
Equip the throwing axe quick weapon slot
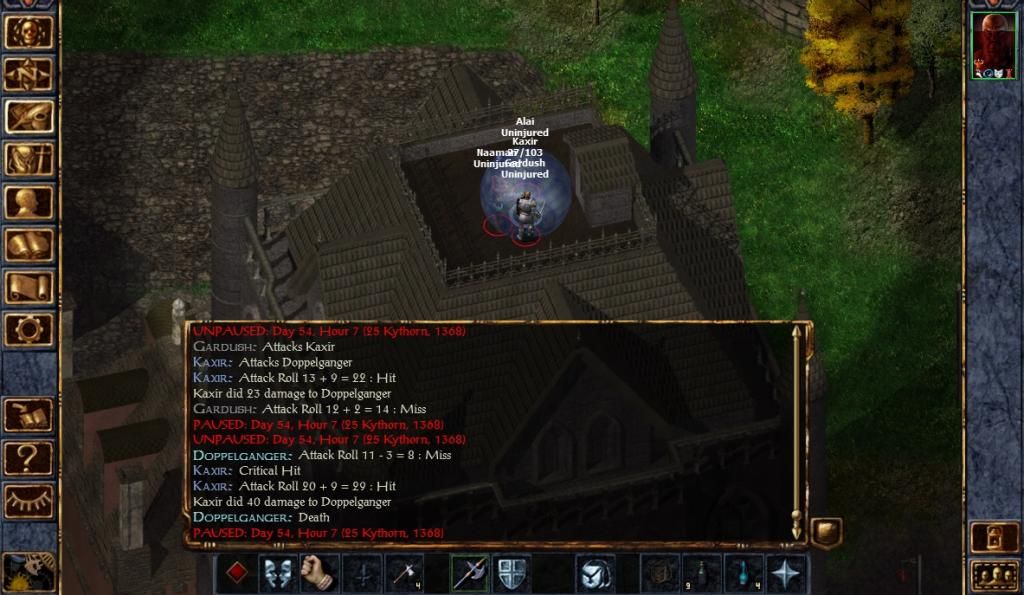point(405,573)
